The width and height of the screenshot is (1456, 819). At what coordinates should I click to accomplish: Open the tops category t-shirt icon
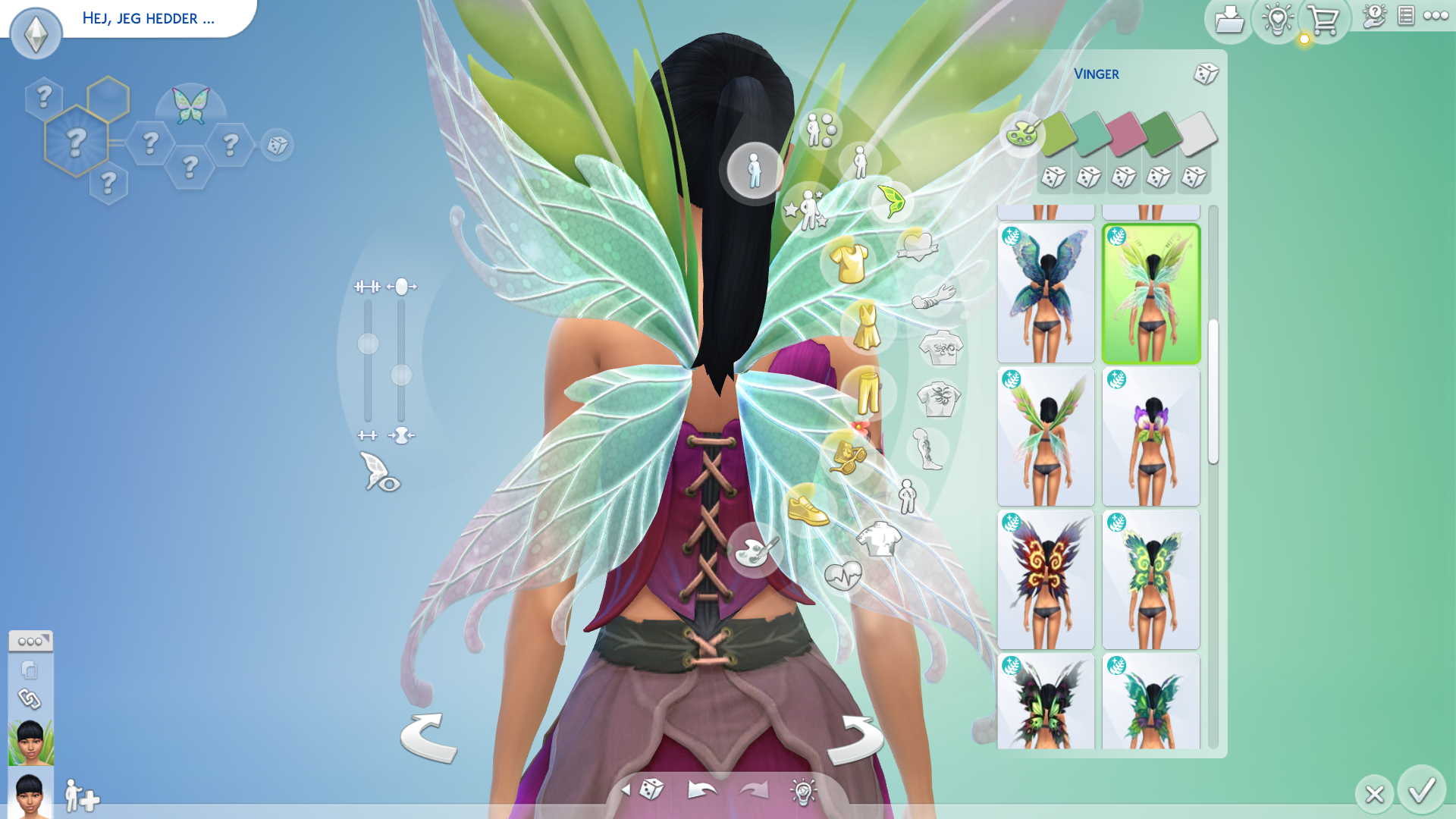tap(849, 262)
